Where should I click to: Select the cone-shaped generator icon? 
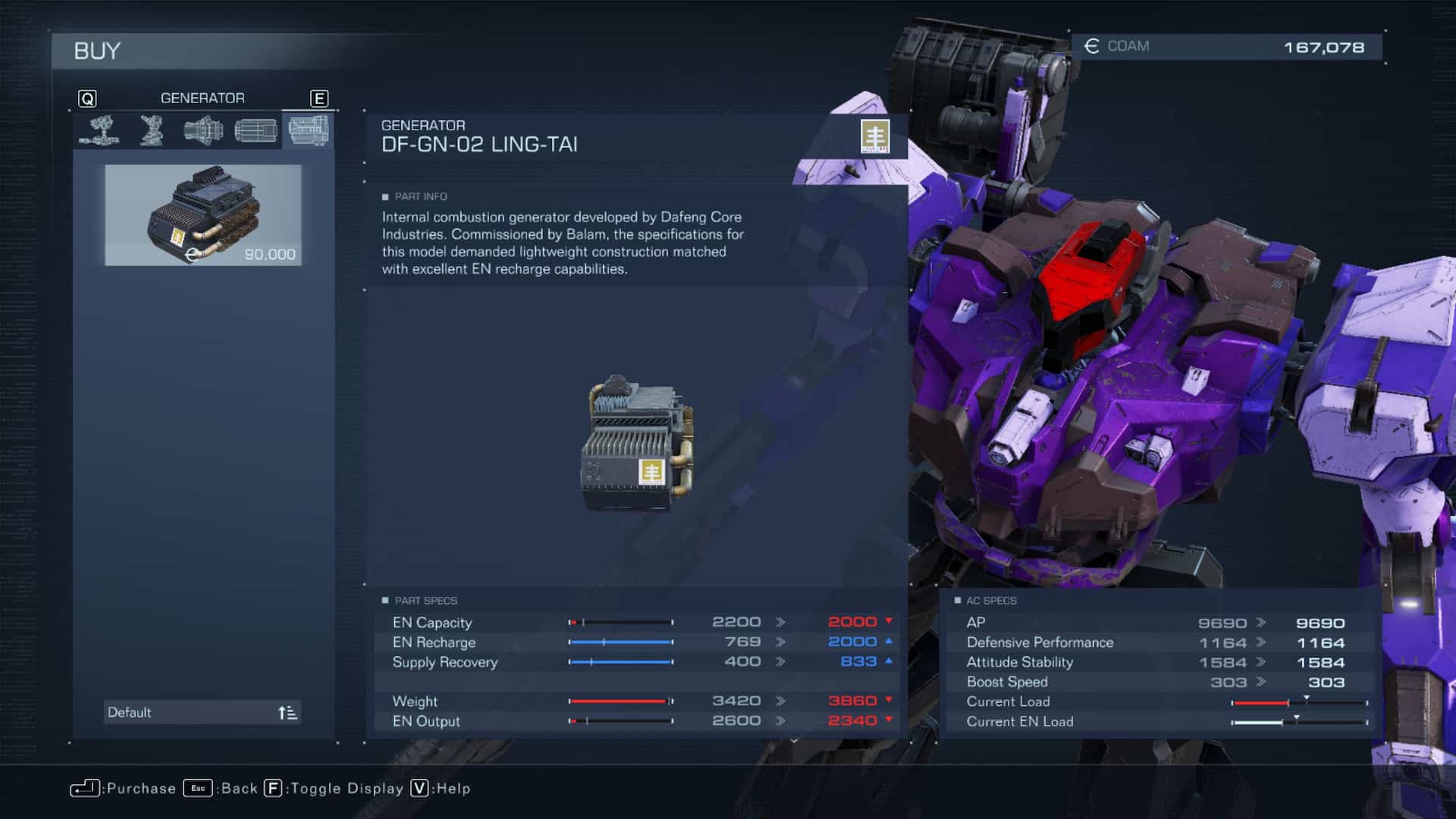click(203, 130)
